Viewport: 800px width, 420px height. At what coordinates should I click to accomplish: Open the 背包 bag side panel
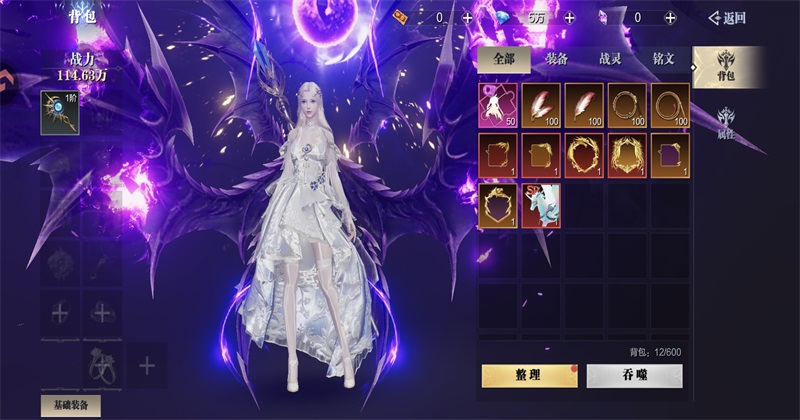point(727,68)
